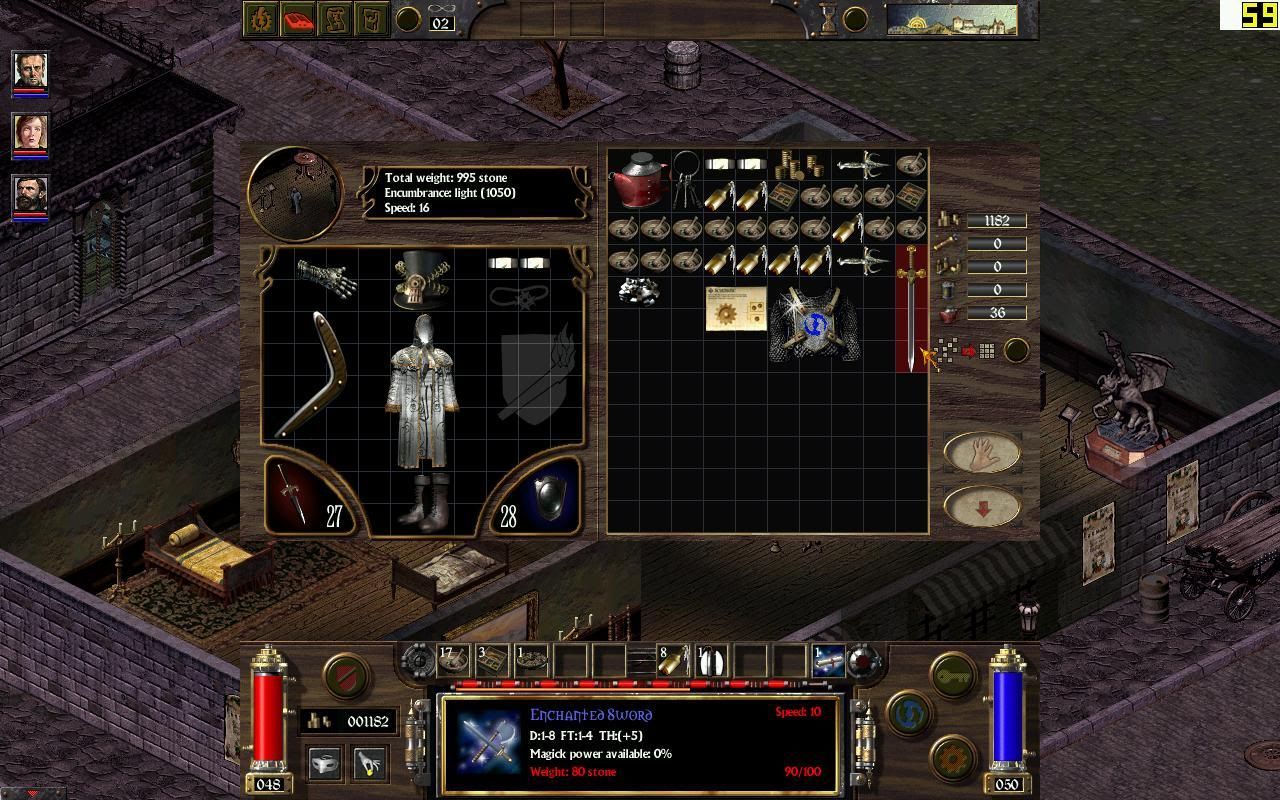Click the red shield combat mode button
Viewport: 1280px width, 800px height.
click(x=346, y=676)
